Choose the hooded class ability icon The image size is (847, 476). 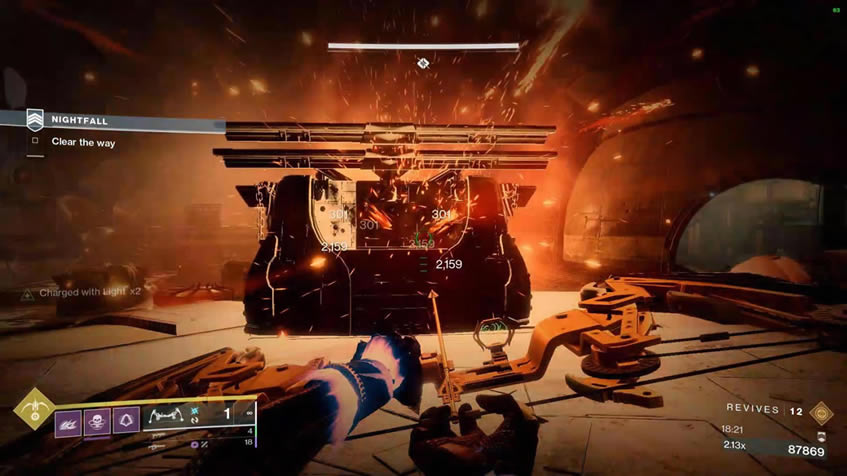(126, 418)
